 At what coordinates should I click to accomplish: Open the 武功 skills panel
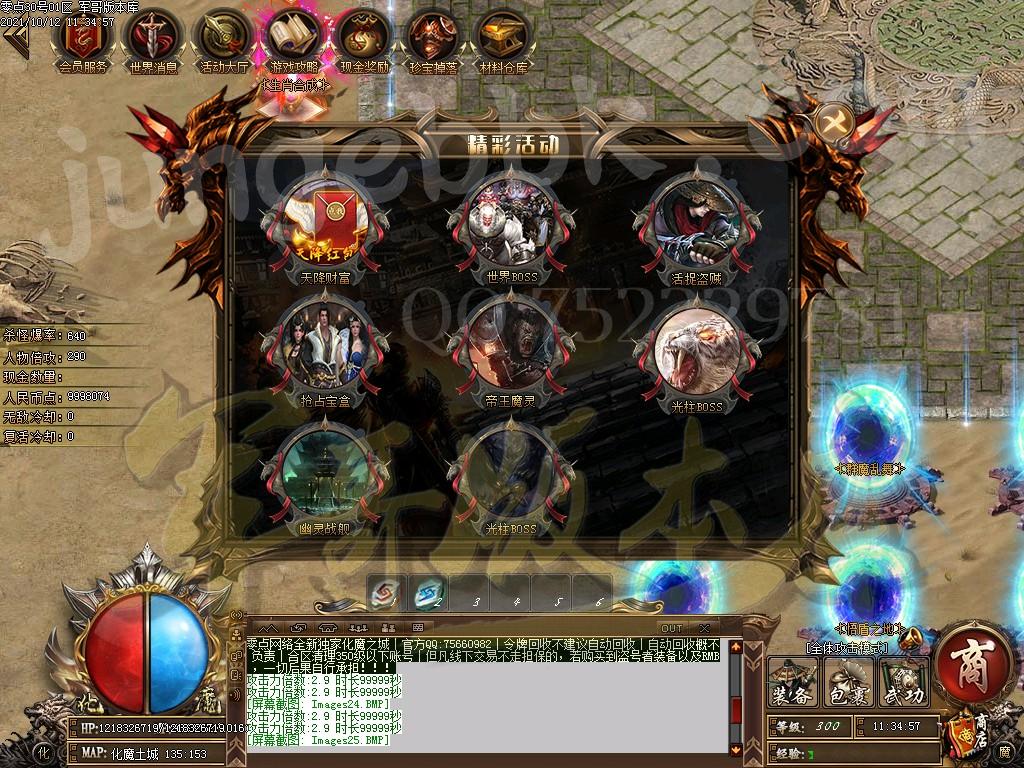coord(903,683)
